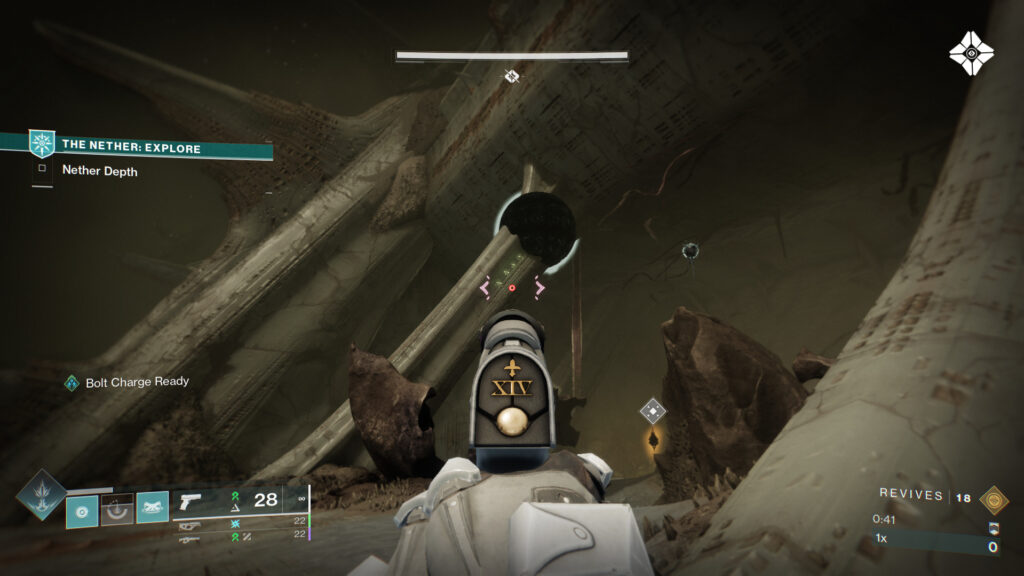Click the Bolt Charge Ready buff icon
The width and height of the screenshot is (1024, 576).
[71, 382]
